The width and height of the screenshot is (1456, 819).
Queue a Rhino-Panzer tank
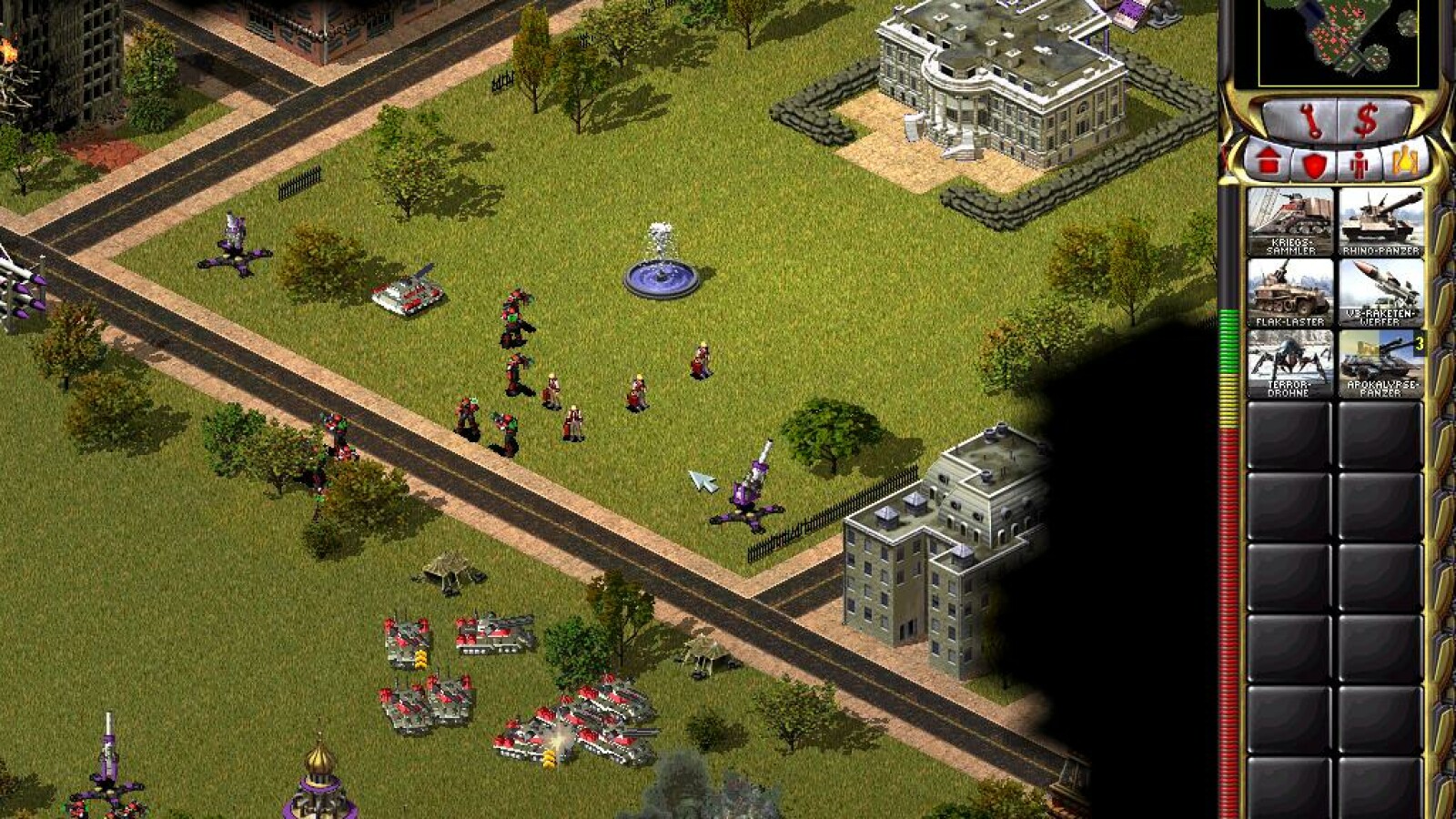(x=1380, y=221)
